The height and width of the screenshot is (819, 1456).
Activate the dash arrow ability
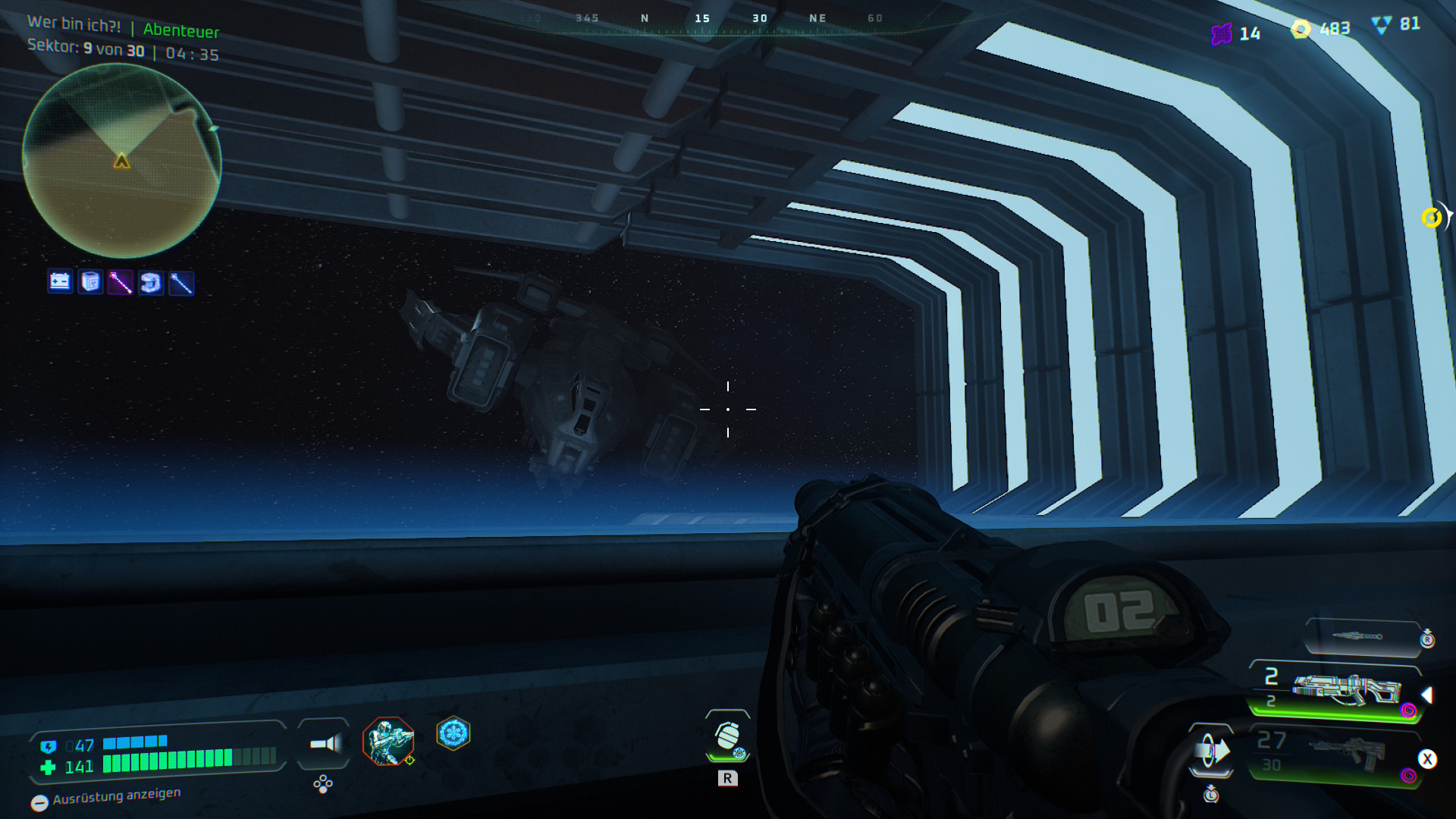click(x=1211, y=752)
